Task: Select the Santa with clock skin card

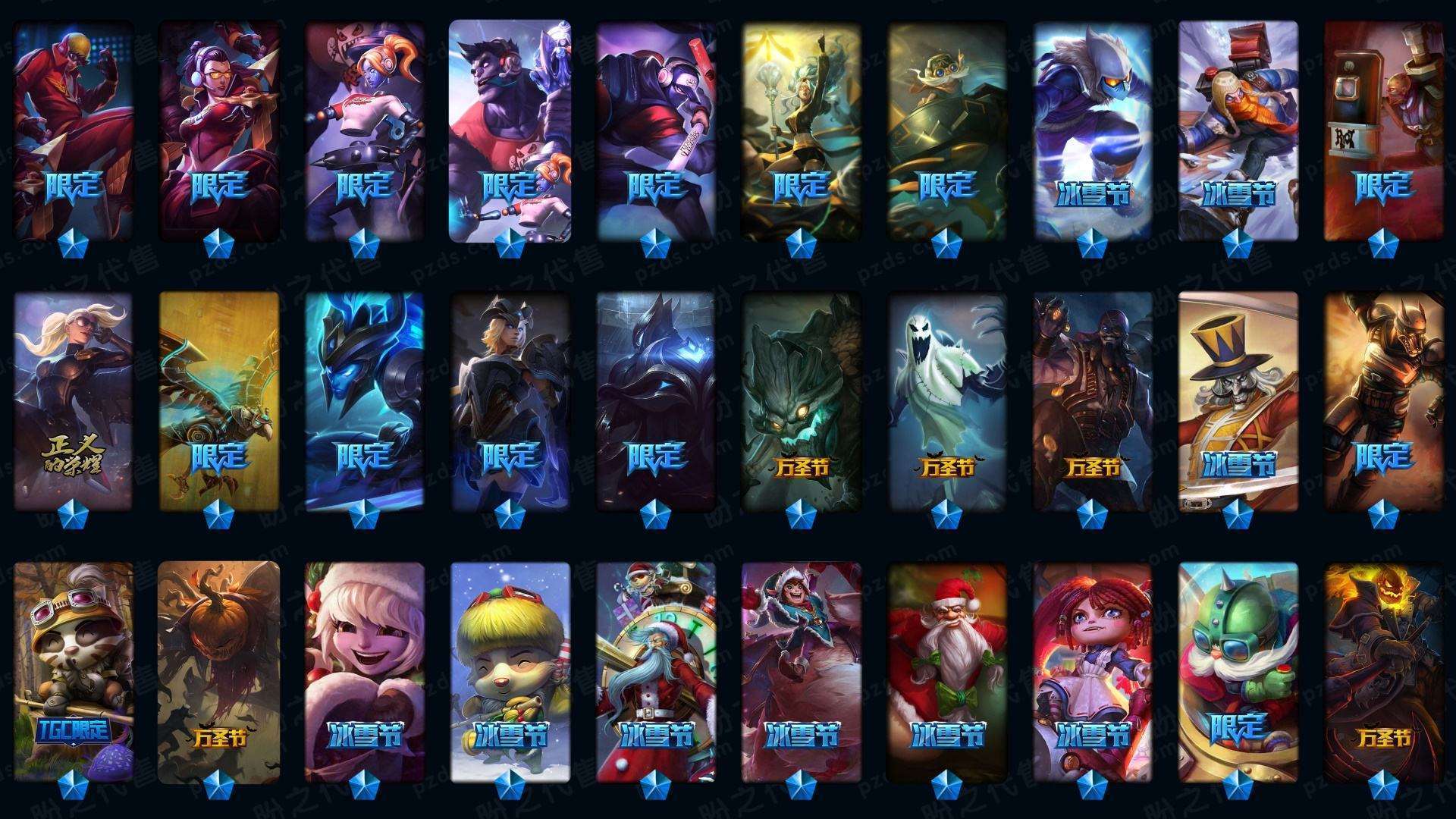Action: tap(655, 671)
